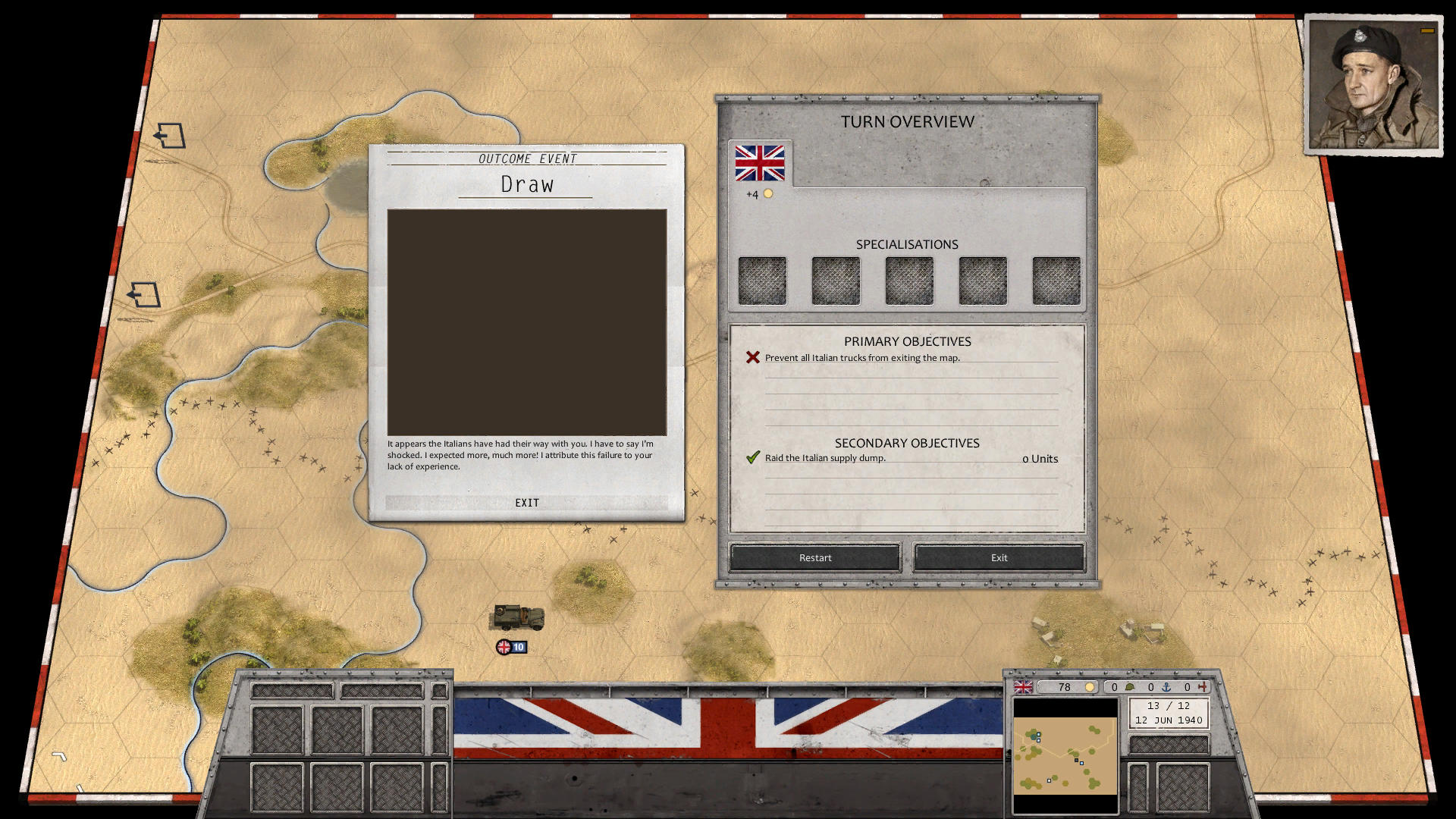
Task: Click the date panel showing 12 JUN 1940
Action: [x=1169, y=720]
